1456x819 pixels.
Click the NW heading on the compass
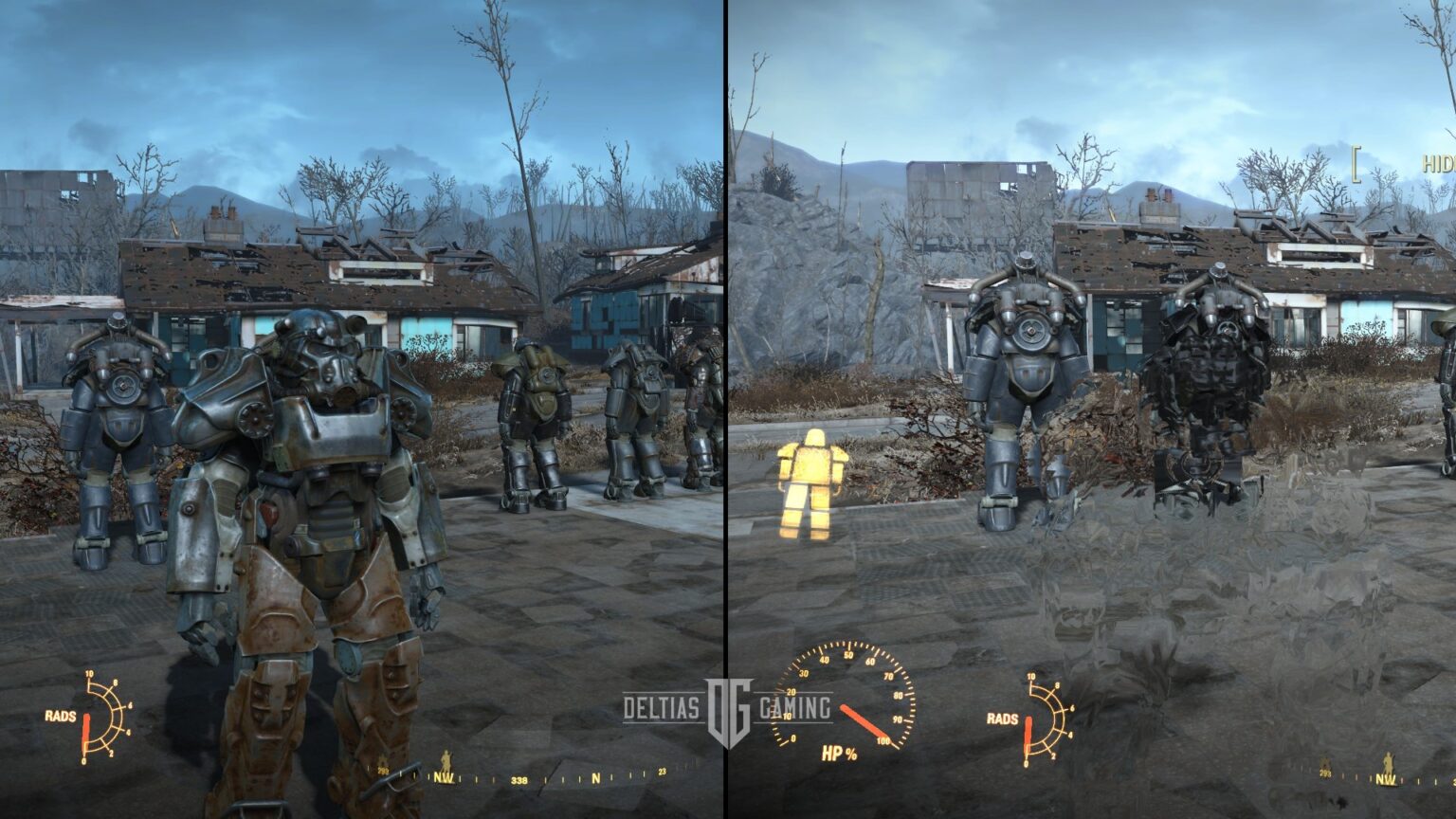[444, 777]
